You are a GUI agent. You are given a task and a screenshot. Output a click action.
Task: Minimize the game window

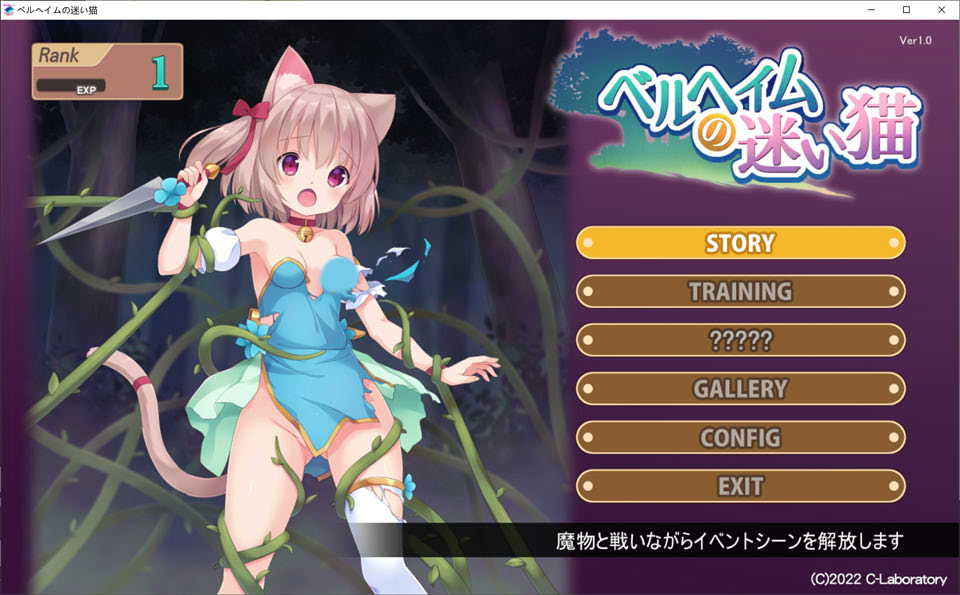tap(872, 10)
